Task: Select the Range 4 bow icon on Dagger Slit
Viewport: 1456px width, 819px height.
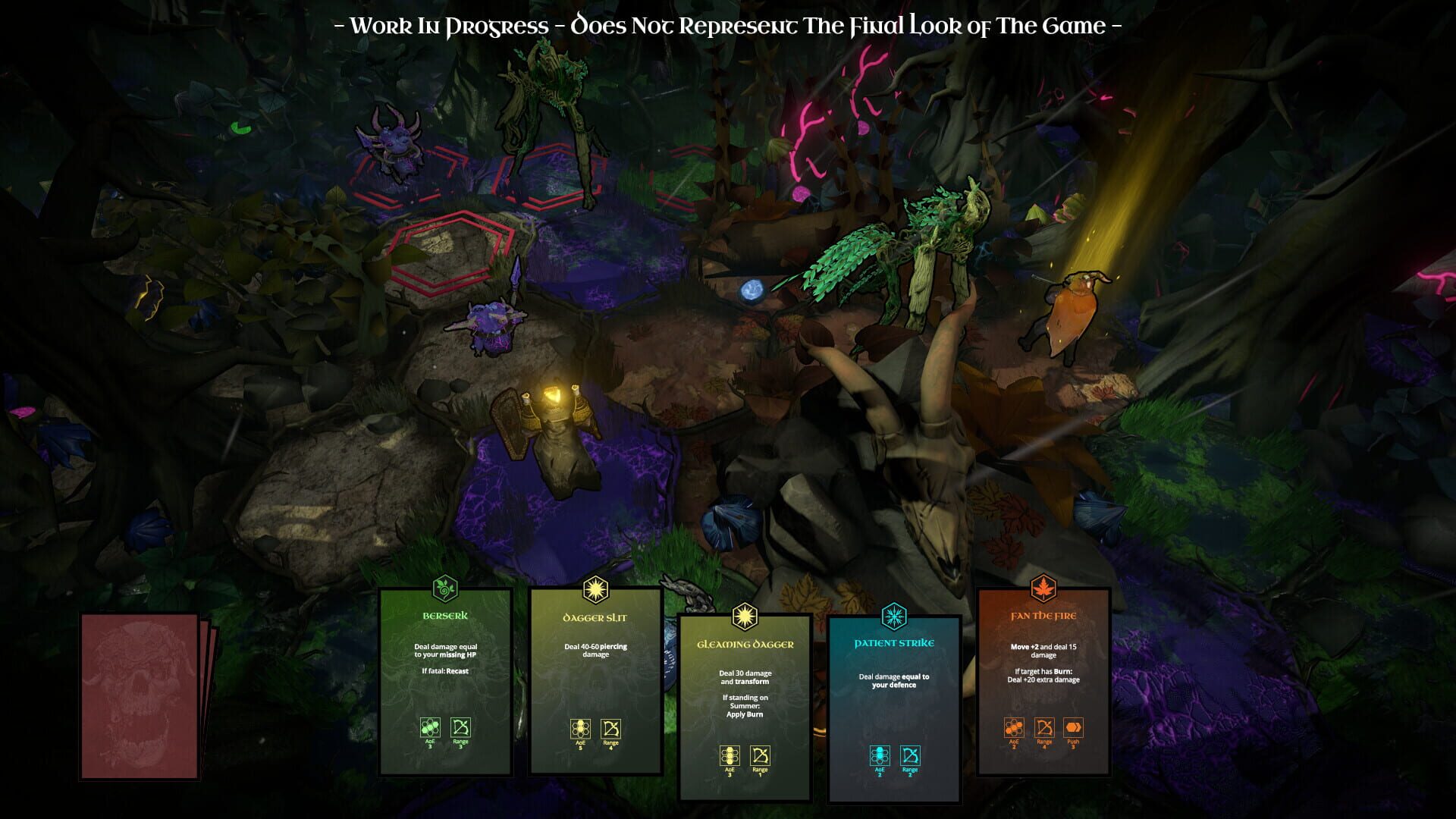Action: [x=610, y=730]
